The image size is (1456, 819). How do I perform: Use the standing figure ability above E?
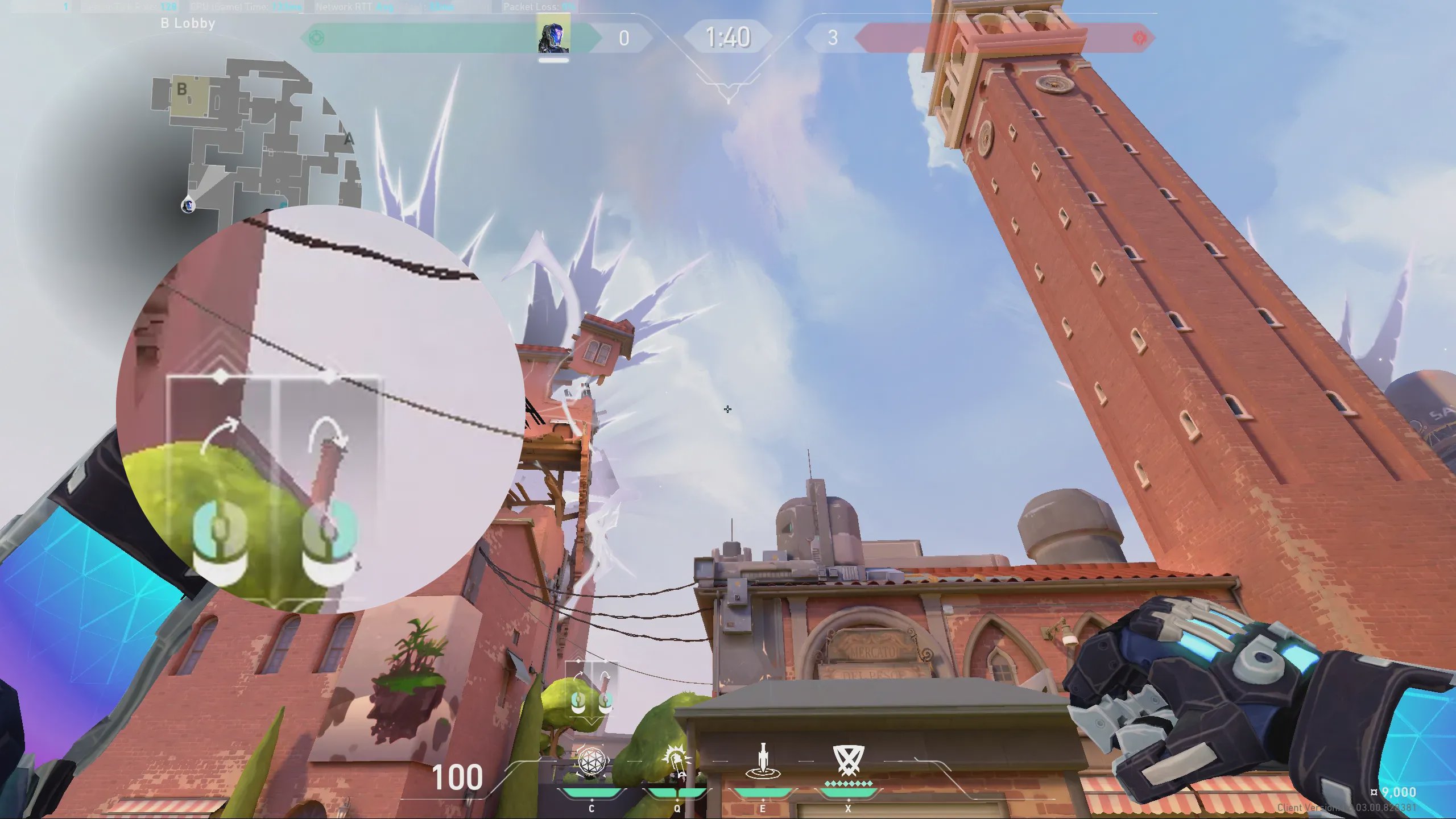pyautogui.click(x=763, y=761)
